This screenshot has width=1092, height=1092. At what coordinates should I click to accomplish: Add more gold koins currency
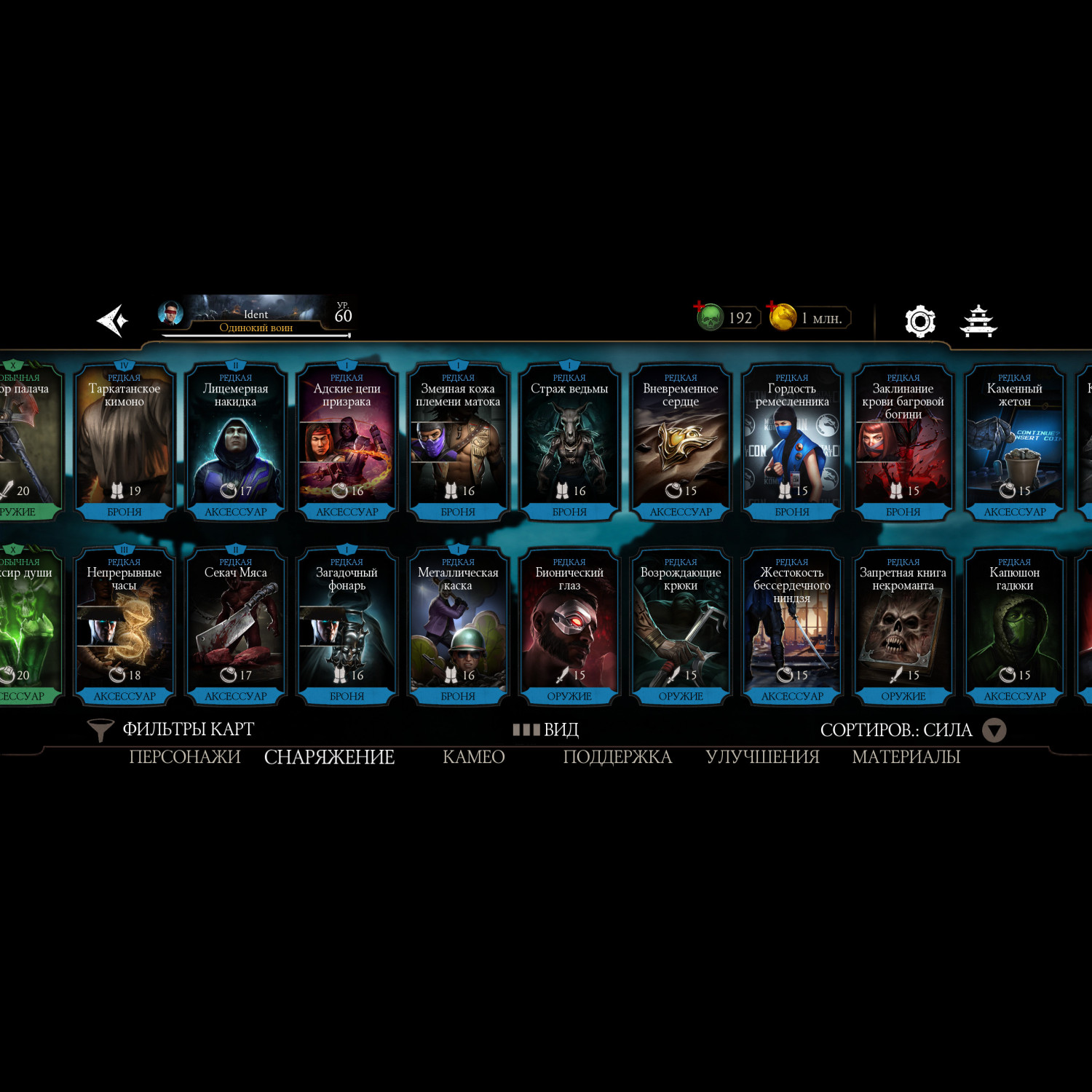(782, 317)
